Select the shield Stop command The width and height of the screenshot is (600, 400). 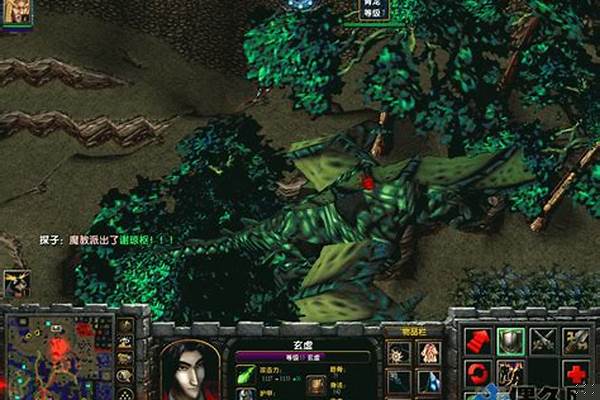pyautogui.click(x=511, y=341)
